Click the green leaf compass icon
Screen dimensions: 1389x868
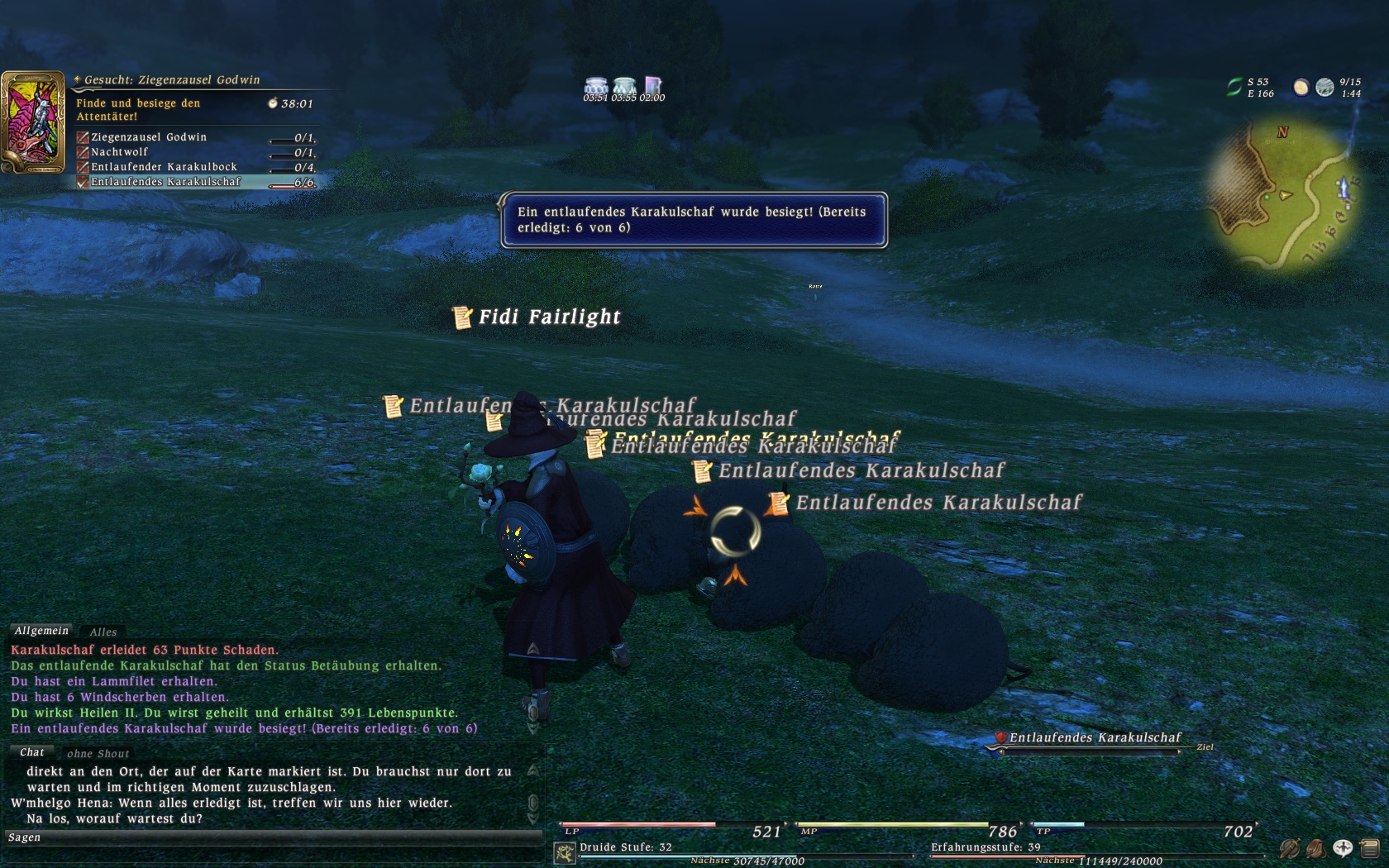pyautogui.click(x=1234, y=87)
